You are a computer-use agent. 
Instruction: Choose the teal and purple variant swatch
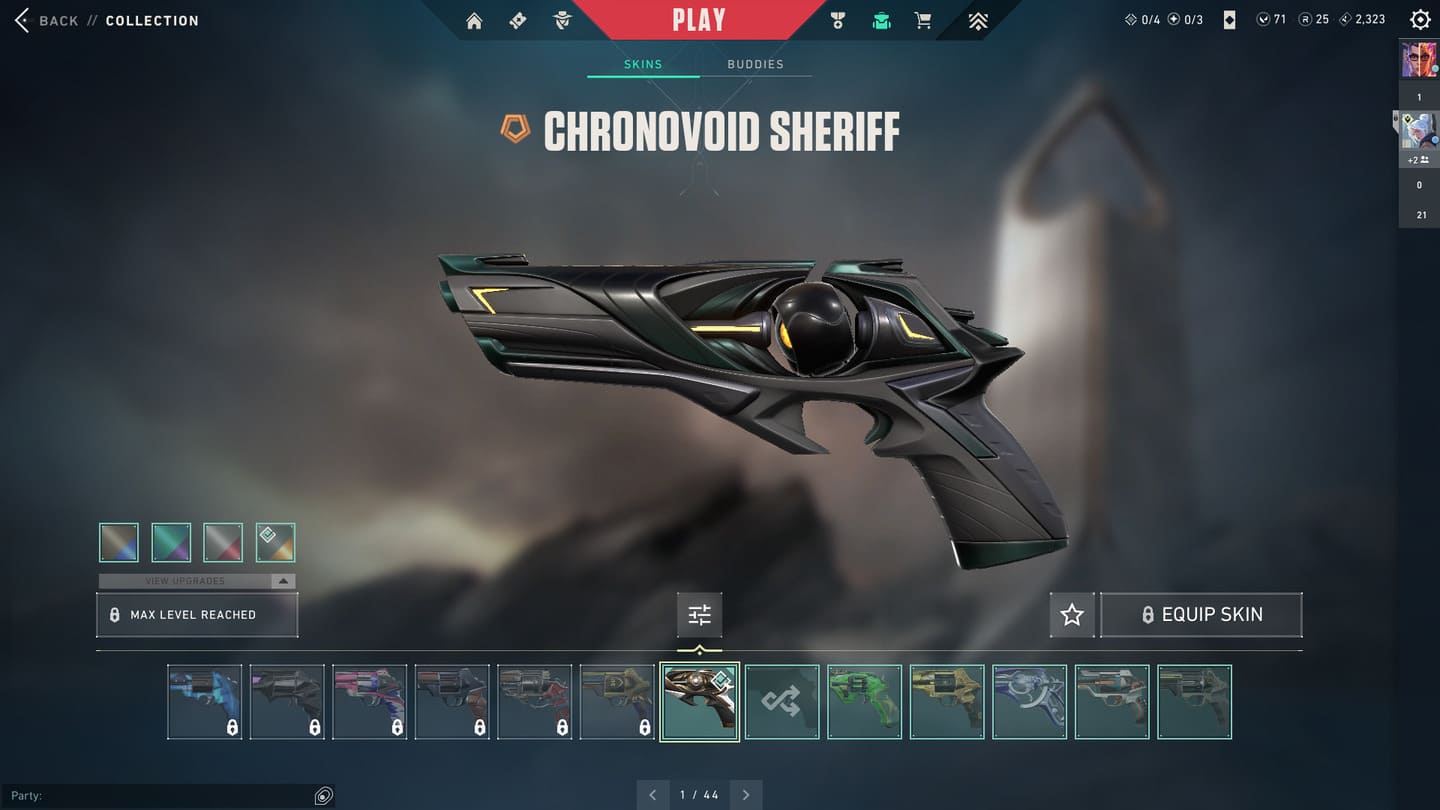[171, 543]
